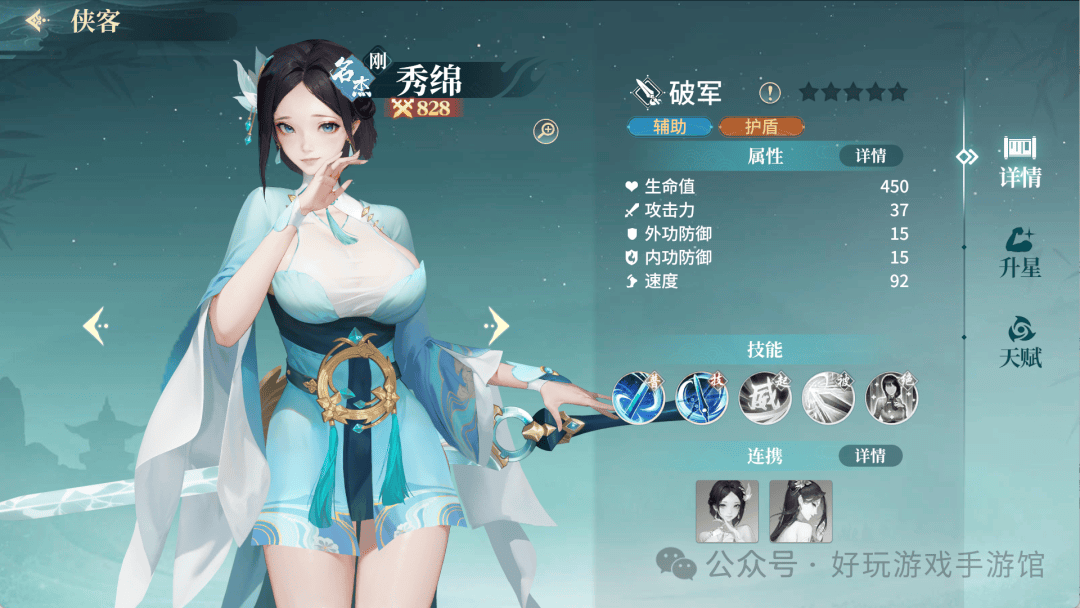Viewport: 1080px width, 608px height.
Task: View the grey 被 passive skill icon
Action: click(828, 395)
